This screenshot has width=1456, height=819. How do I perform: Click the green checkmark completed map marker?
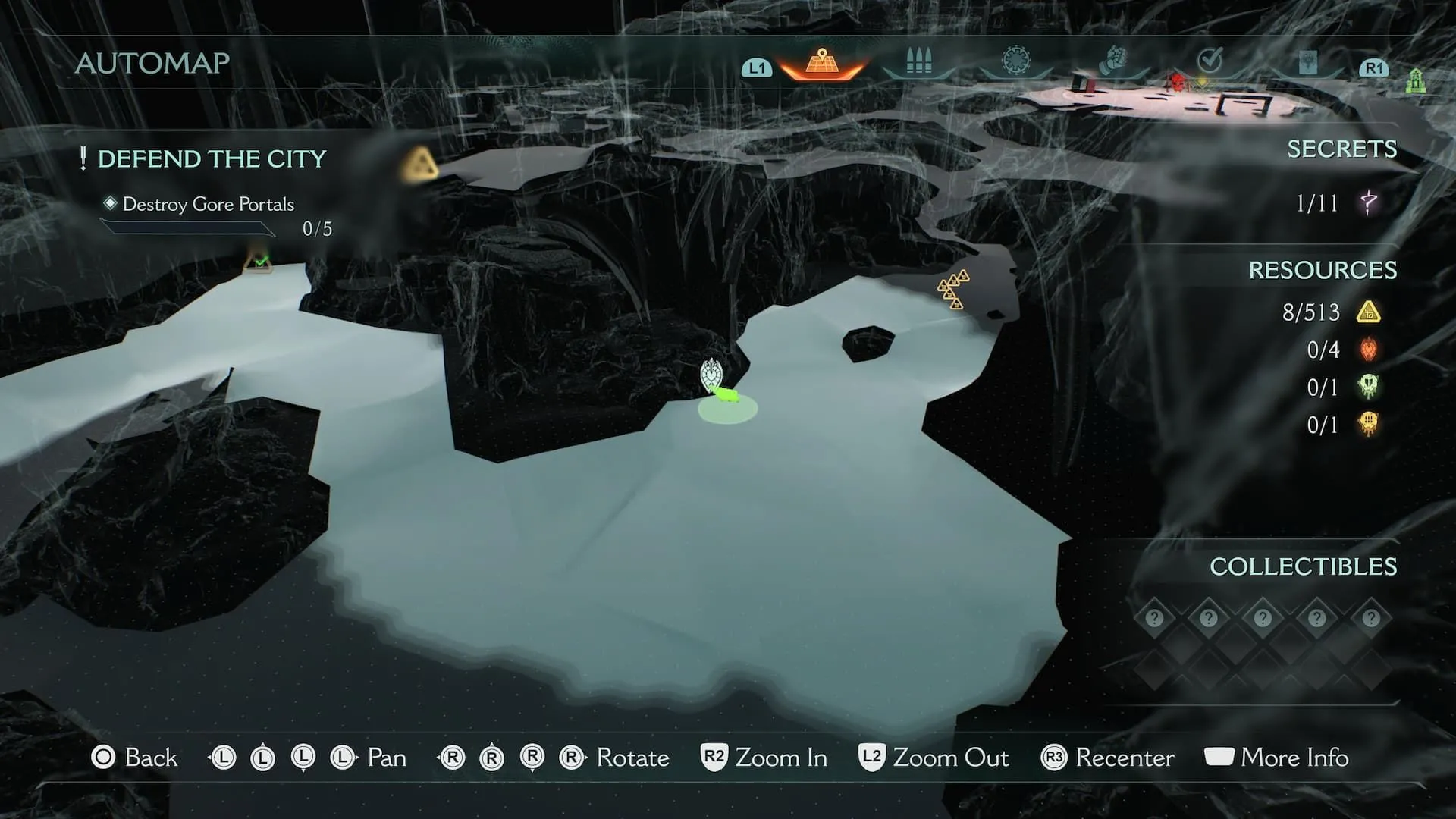click(259, 262)
